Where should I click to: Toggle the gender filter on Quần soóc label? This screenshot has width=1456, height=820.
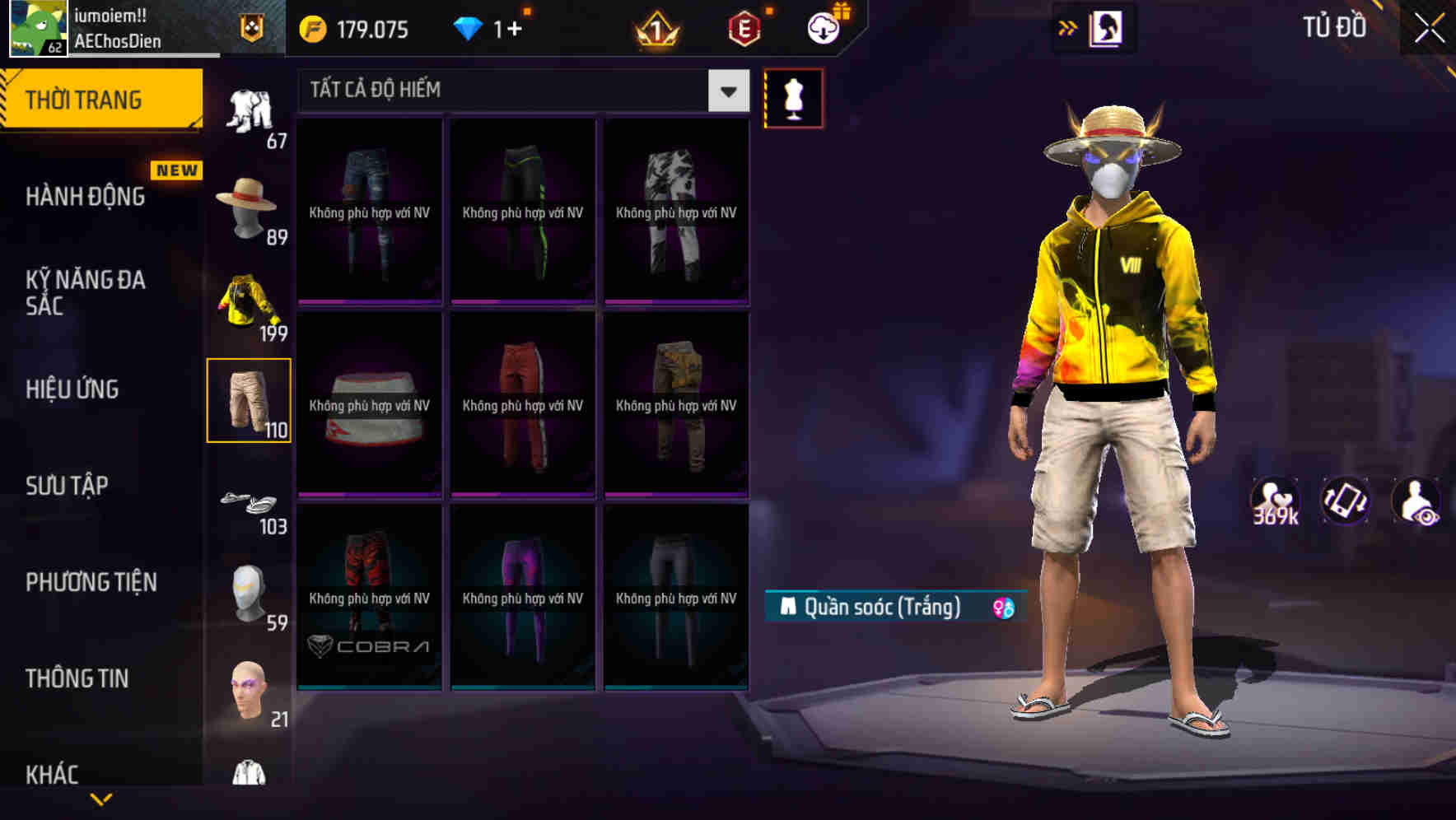1003,606
